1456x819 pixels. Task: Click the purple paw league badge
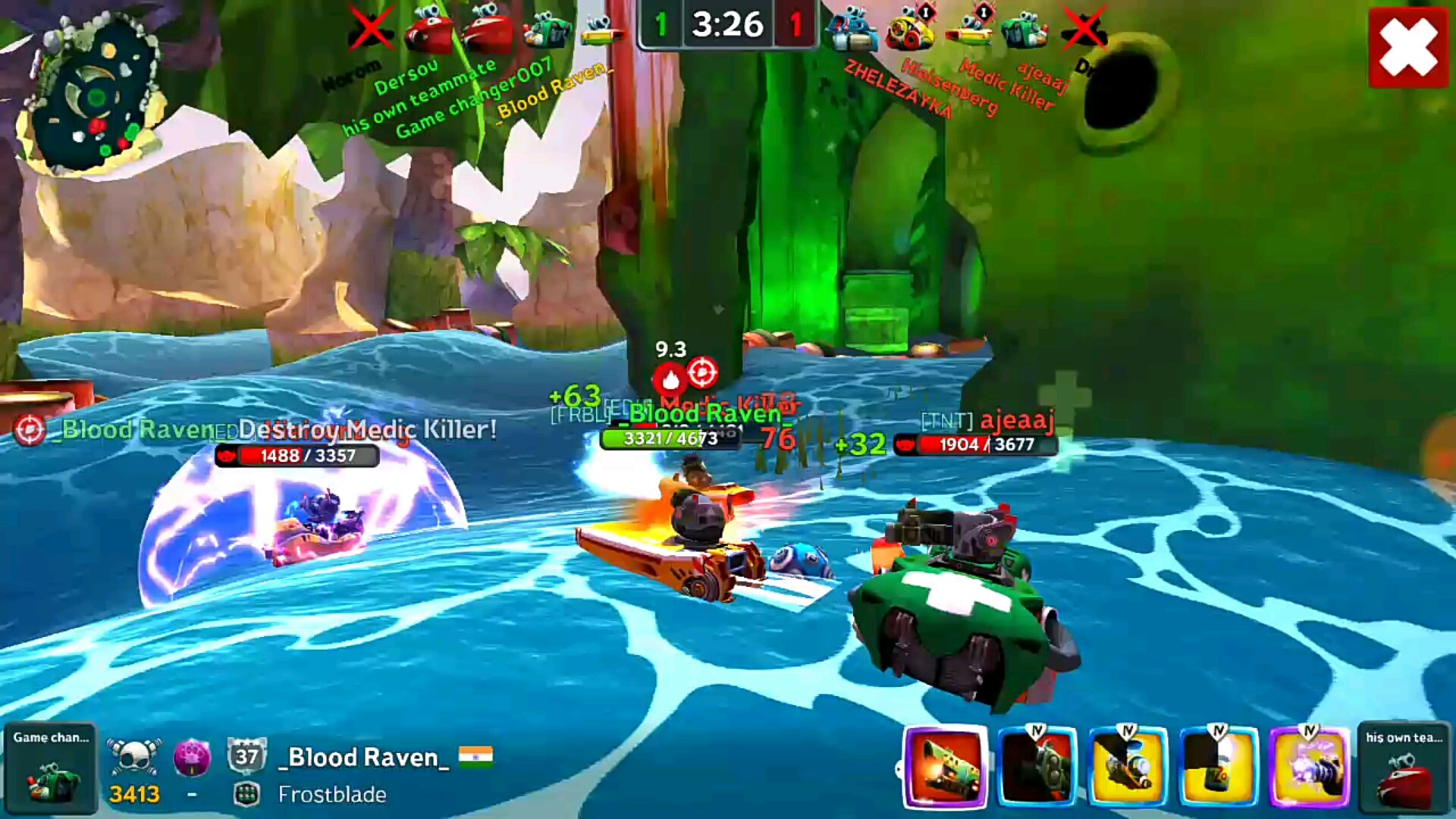(x=192, y=757)
